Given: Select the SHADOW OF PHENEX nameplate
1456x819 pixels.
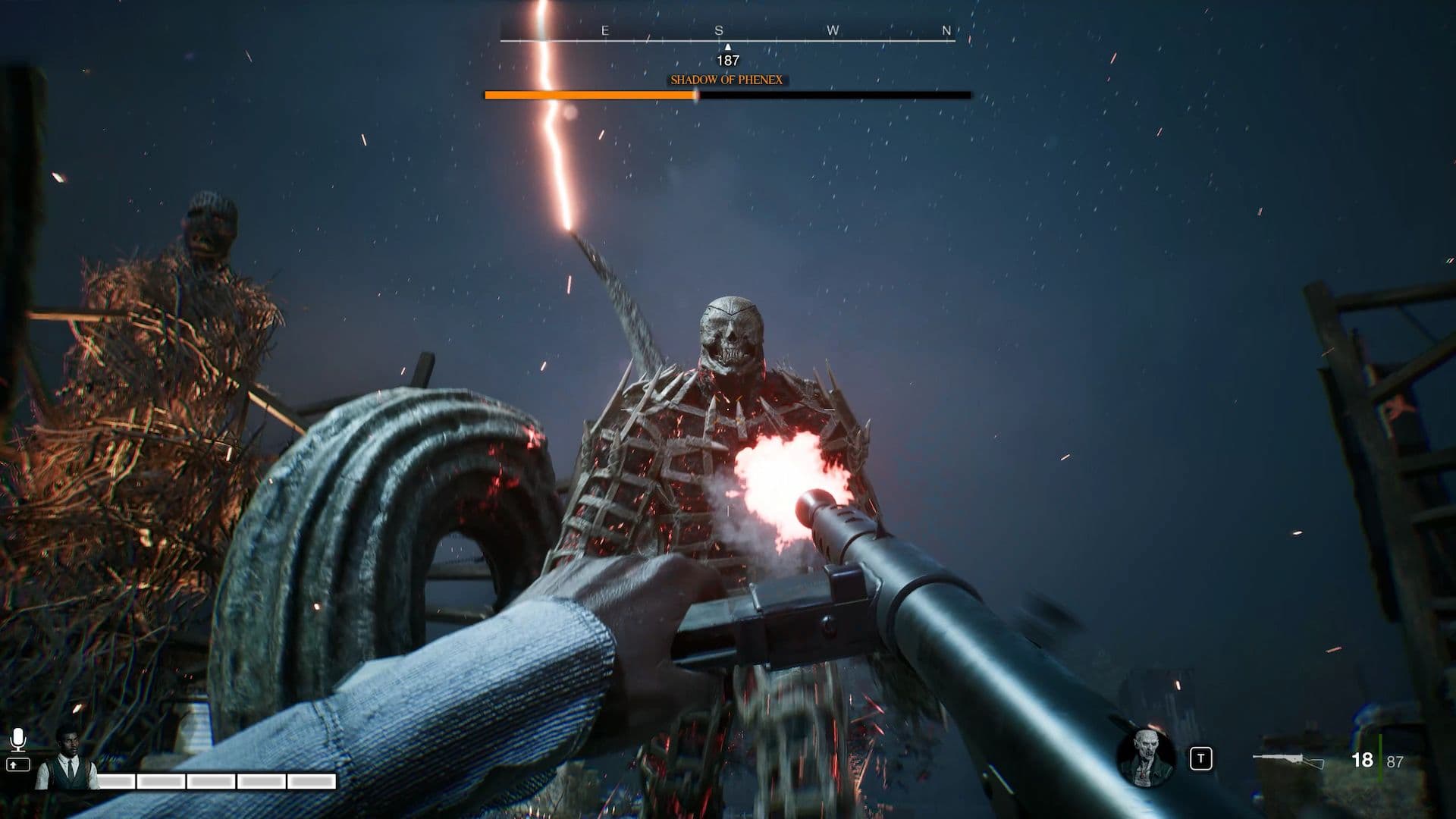Looking at the screenshot, I should tap(726, 80).
